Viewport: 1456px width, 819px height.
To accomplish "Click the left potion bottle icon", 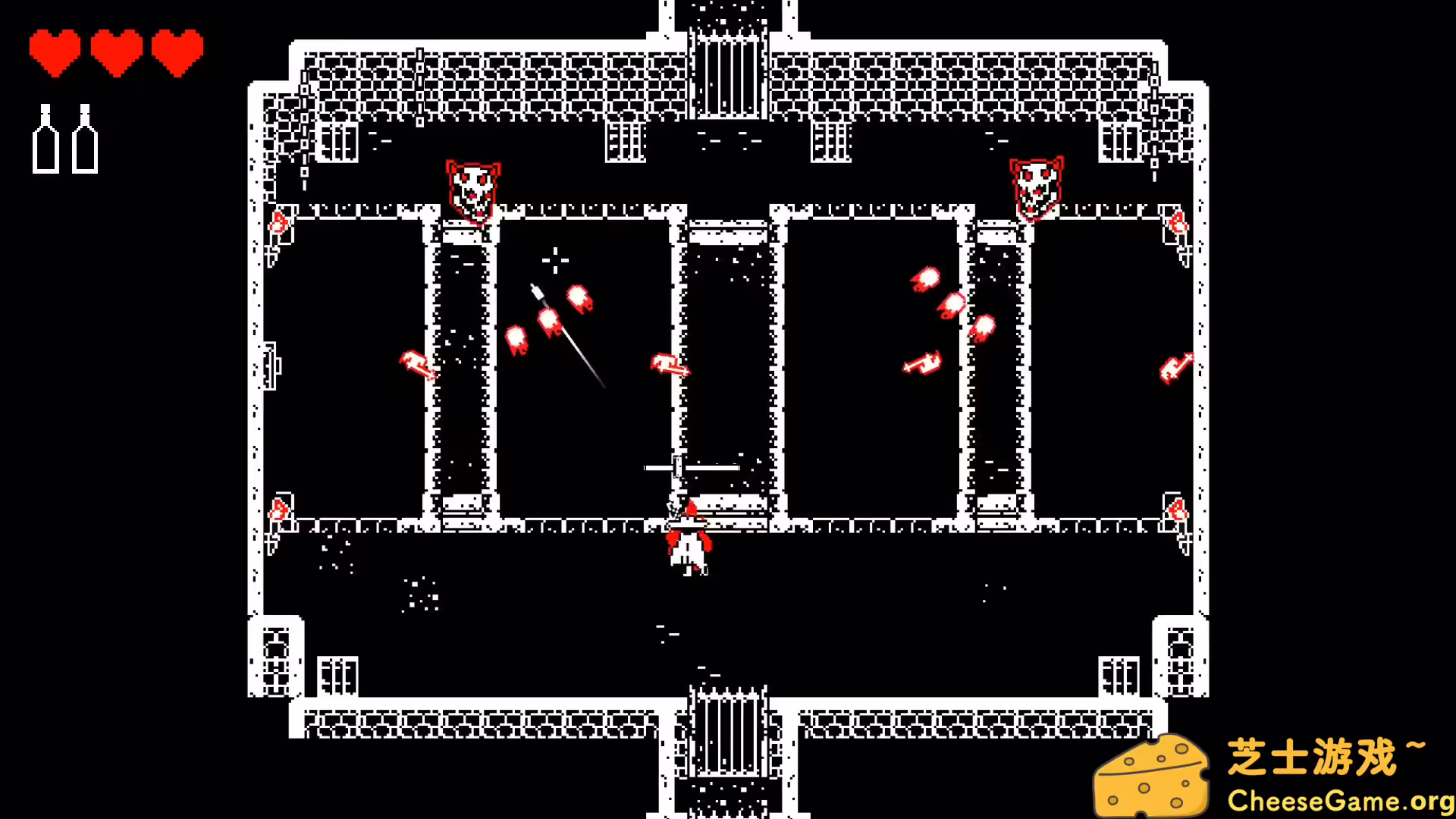I will [45, 140].
